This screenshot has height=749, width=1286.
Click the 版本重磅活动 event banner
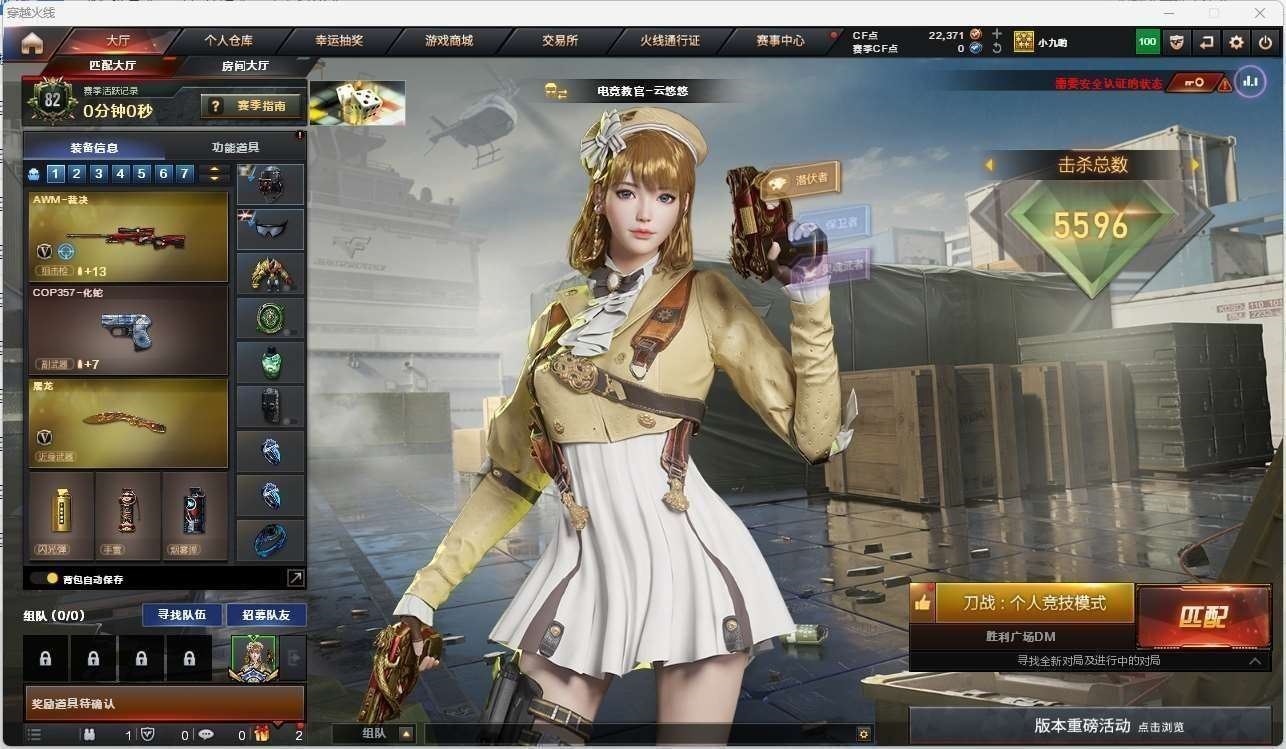(x=1096, y=726)
